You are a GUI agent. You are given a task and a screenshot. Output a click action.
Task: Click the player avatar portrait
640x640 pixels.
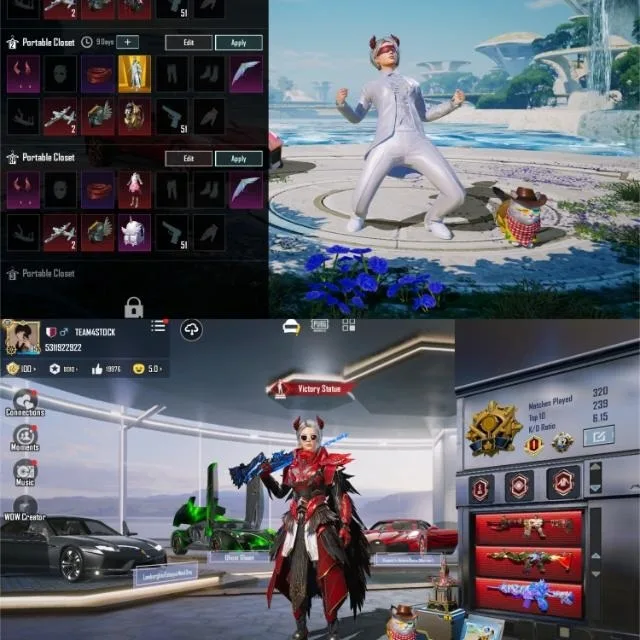(x=20, y=337)
